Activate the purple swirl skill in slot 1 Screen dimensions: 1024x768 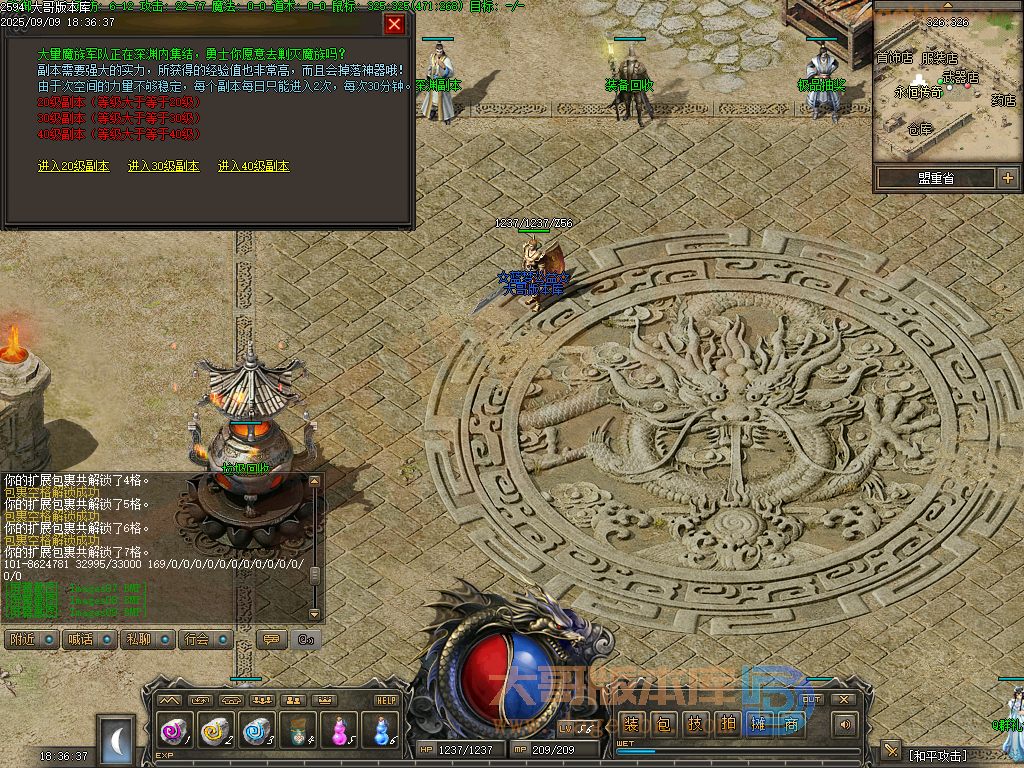174,731
